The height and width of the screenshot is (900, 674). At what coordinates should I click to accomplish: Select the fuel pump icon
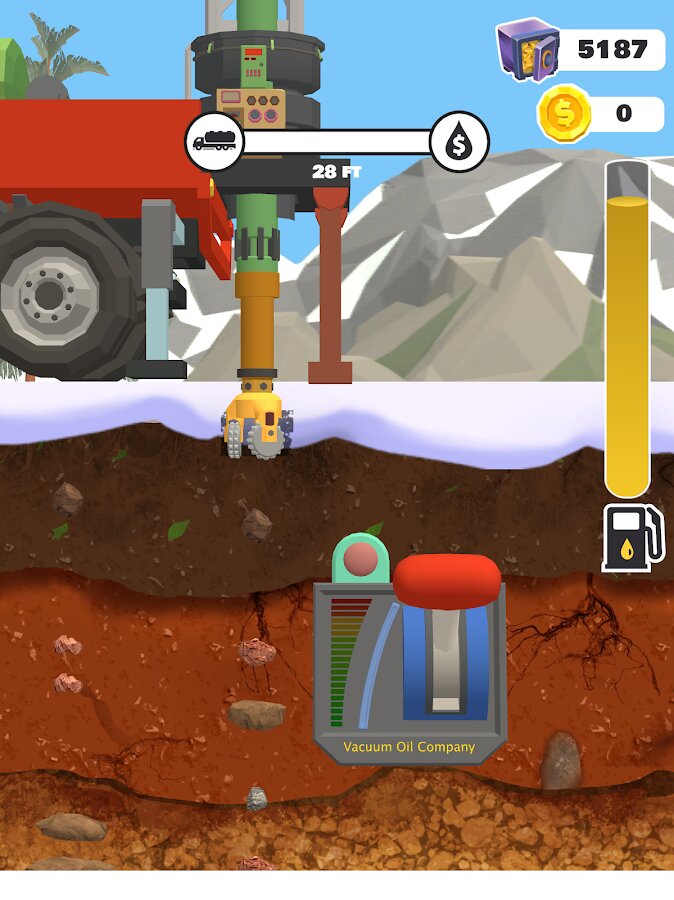click(x=633, y=538)
